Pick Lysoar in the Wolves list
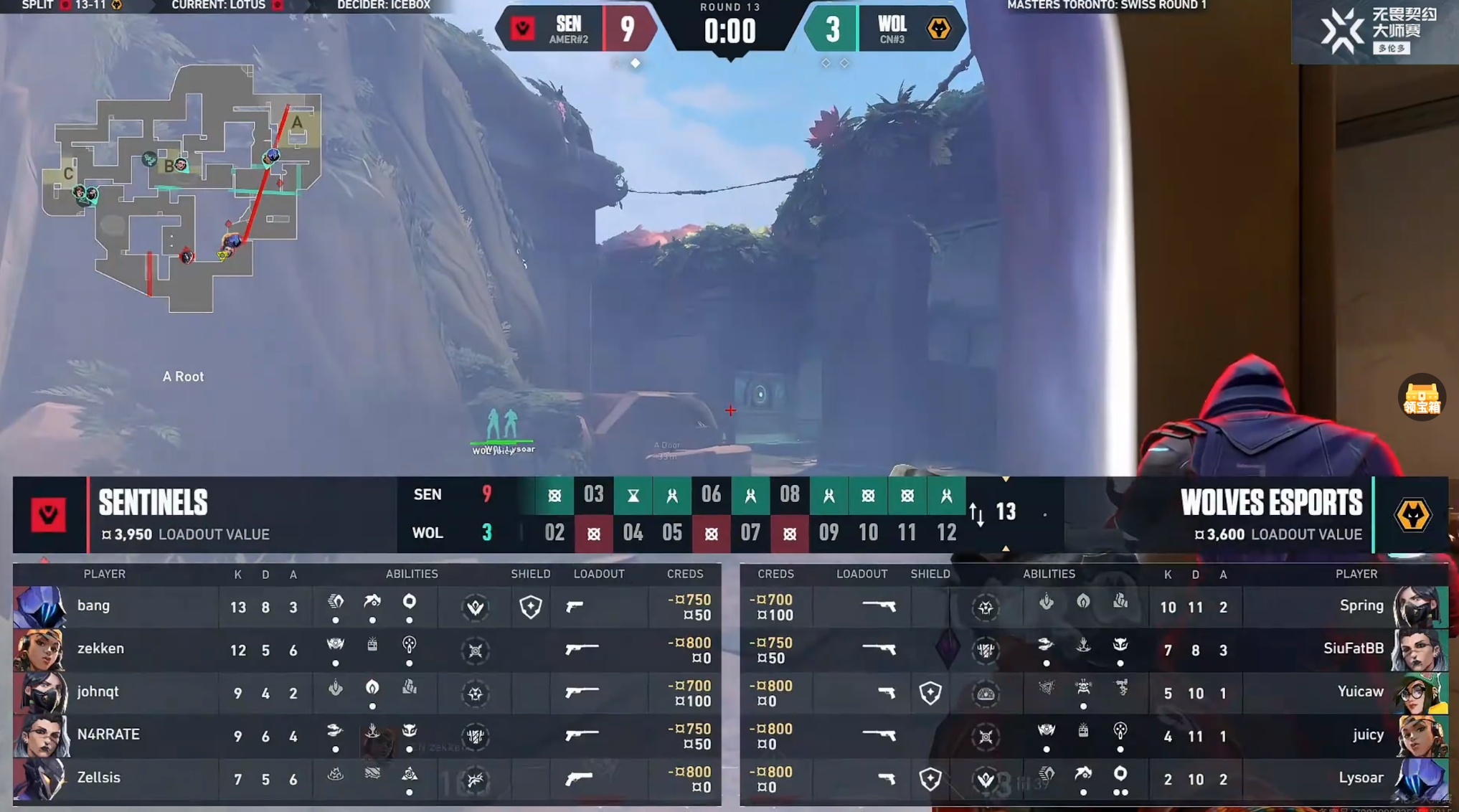 pyautogui.click(x=1361, y=778)
